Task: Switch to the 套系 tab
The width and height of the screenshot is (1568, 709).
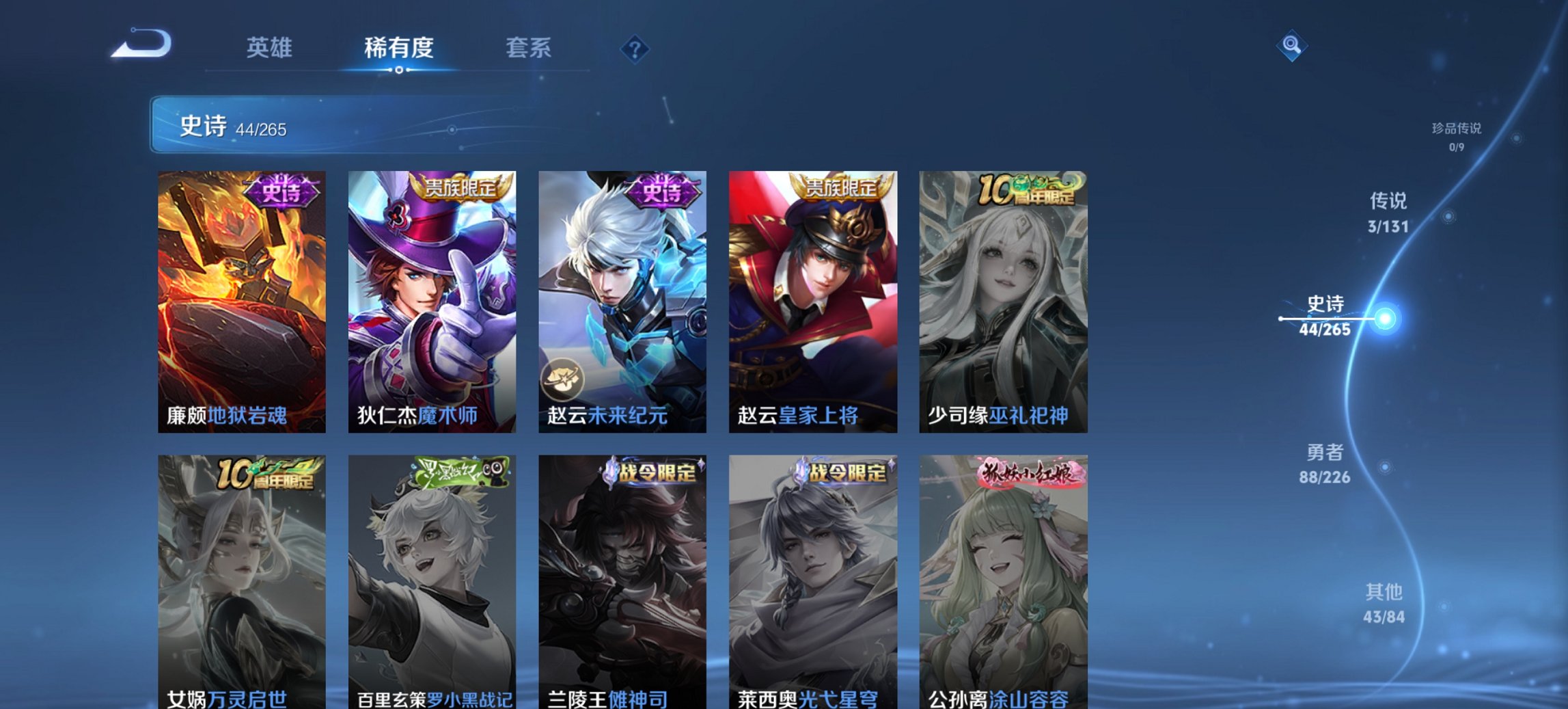Action: click(529, 48)
